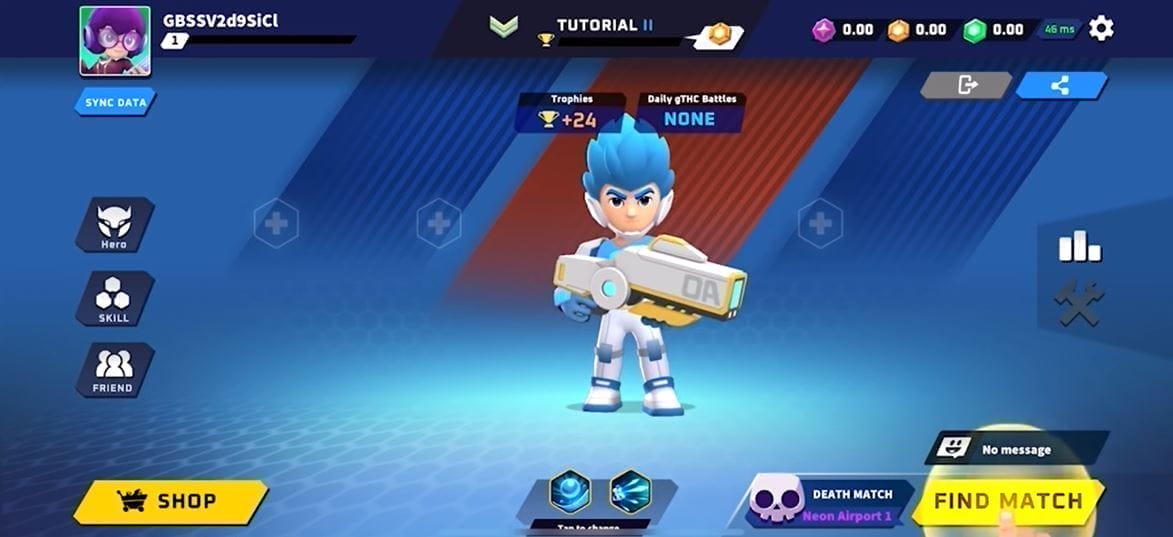Expand the Tutorial rank chevron dropdown
The width and height of the screenshot is (1173, 537).
(x=502, y=26)
